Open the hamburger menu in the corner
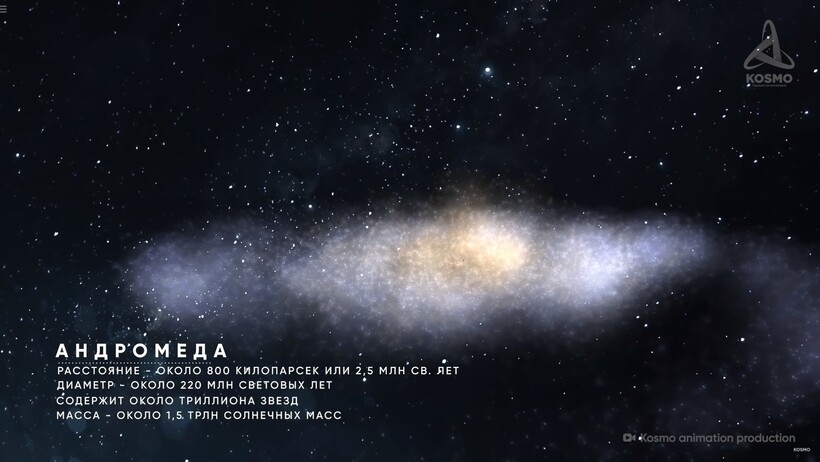This screenshot has width=820, height=462. (x=3, y=8)
